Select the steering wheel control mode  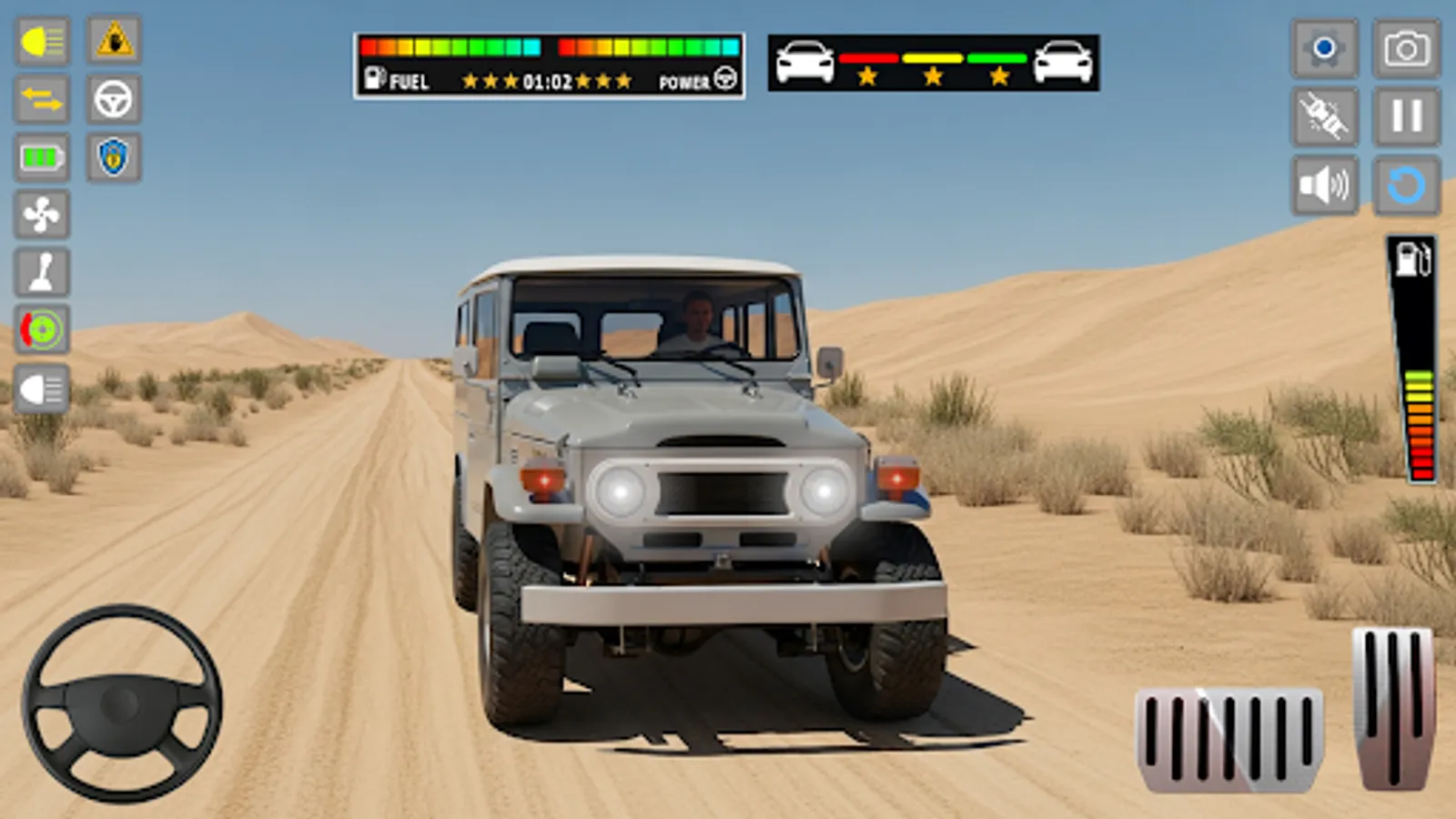click(x=111, y=100)
